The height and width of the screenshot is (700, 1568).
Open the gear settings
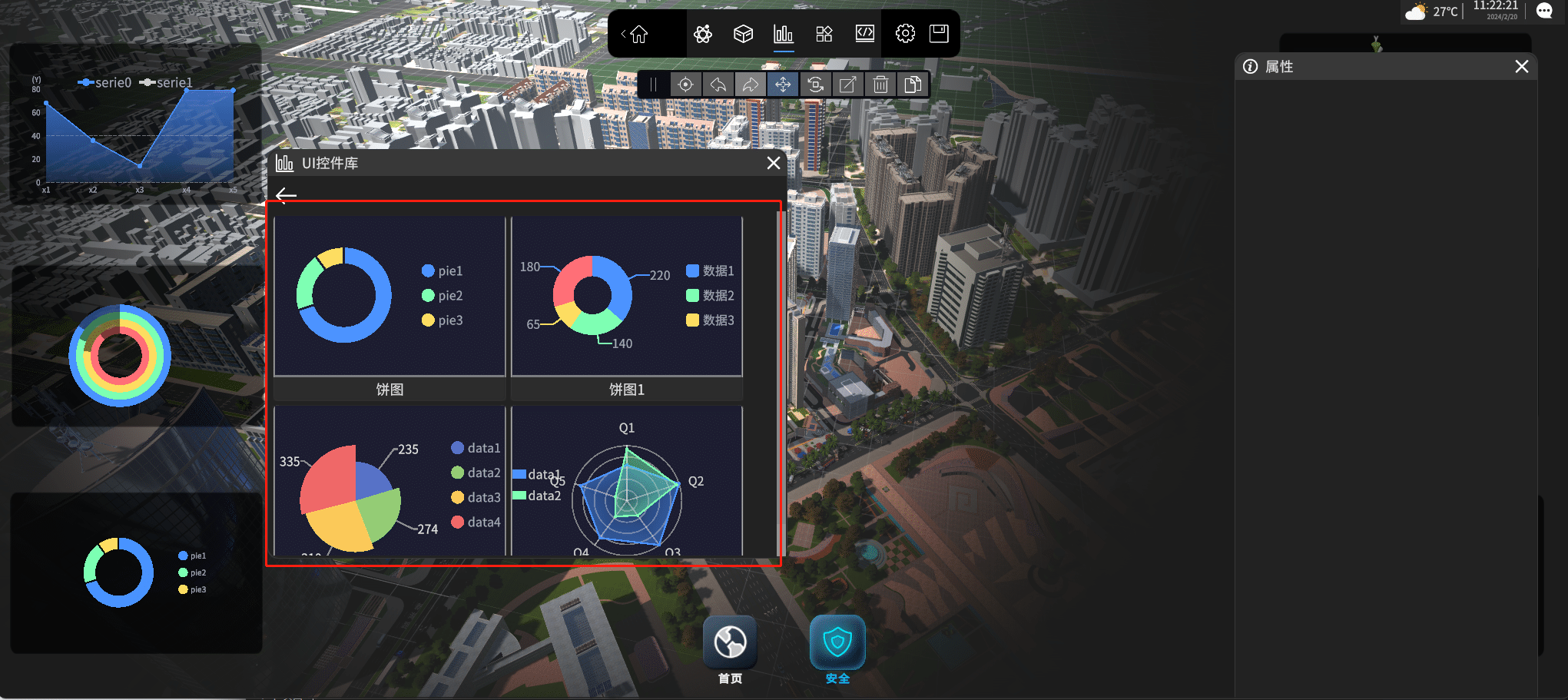(905, 34)
